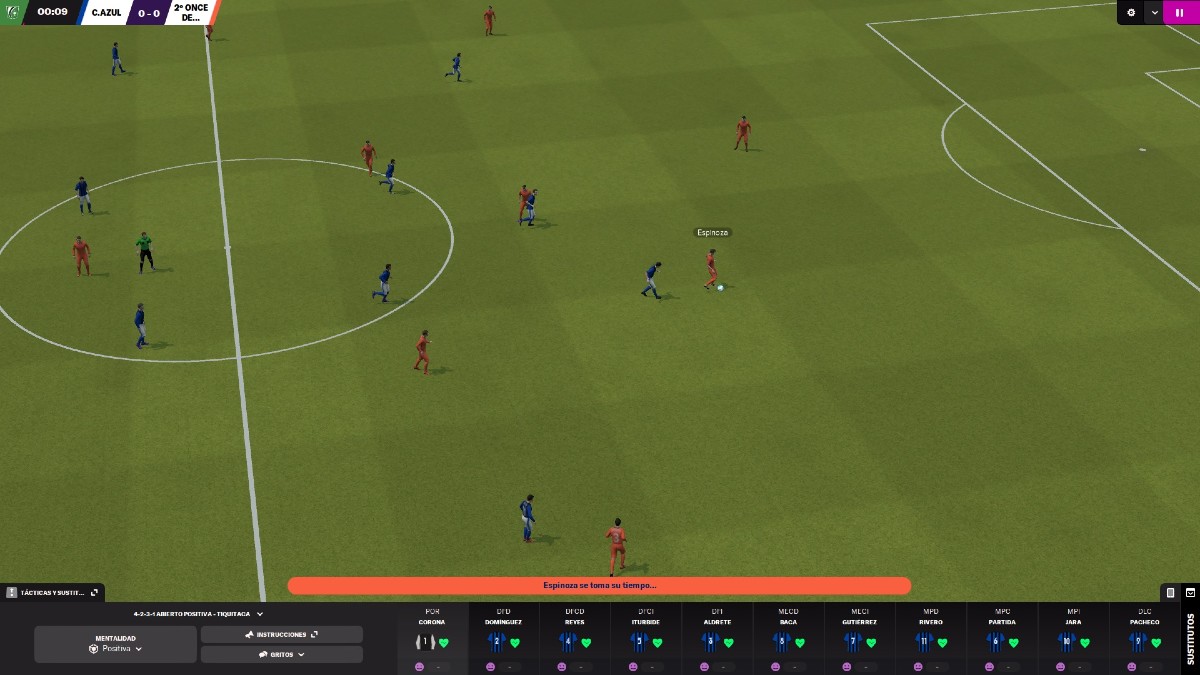Select Aldrete's player card
Screen dimensions: 1200x675
tap(717, 637)
